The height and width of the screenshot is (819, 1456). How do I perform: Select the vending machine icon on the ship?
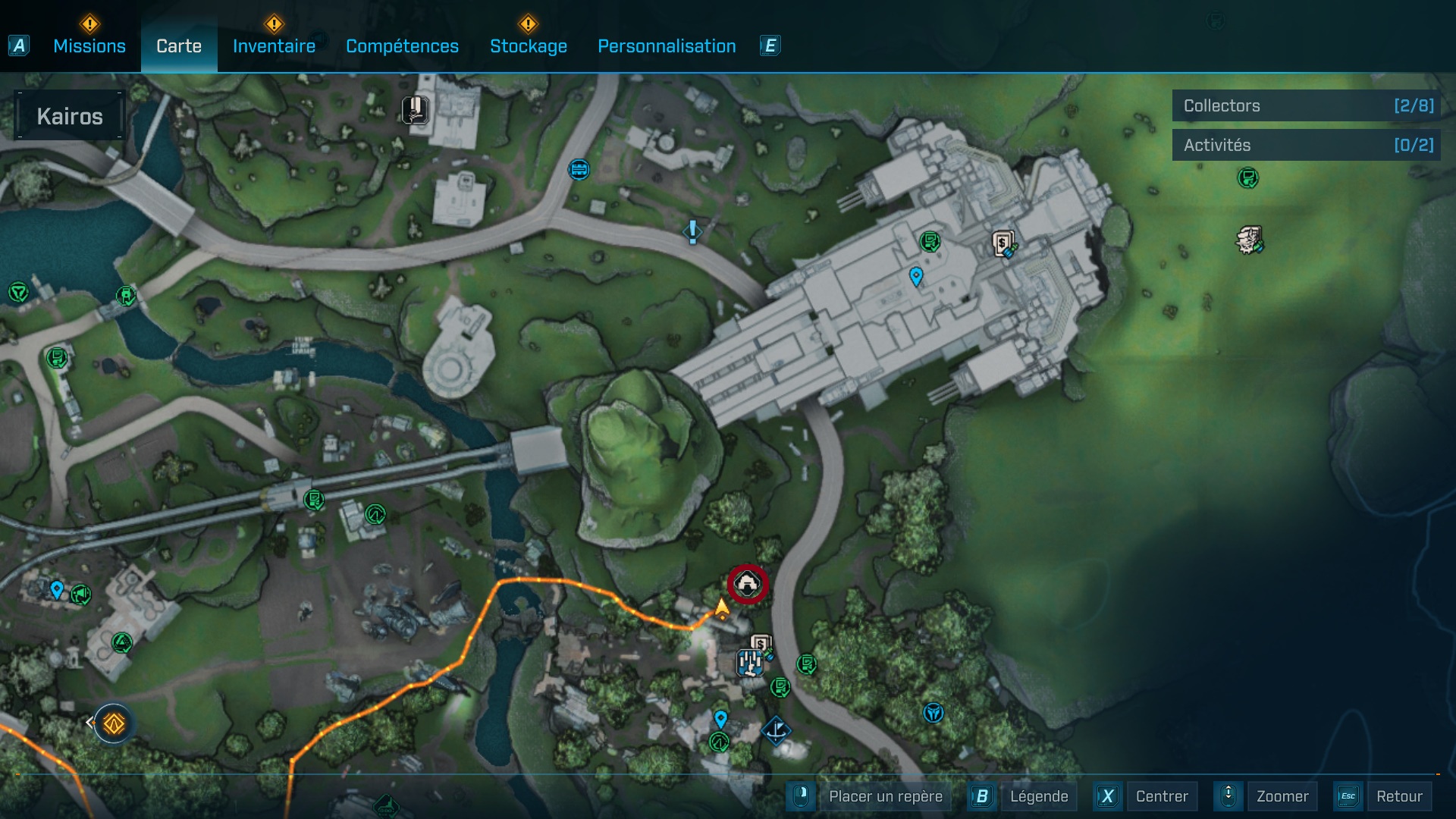click(x=1003, y=244)
